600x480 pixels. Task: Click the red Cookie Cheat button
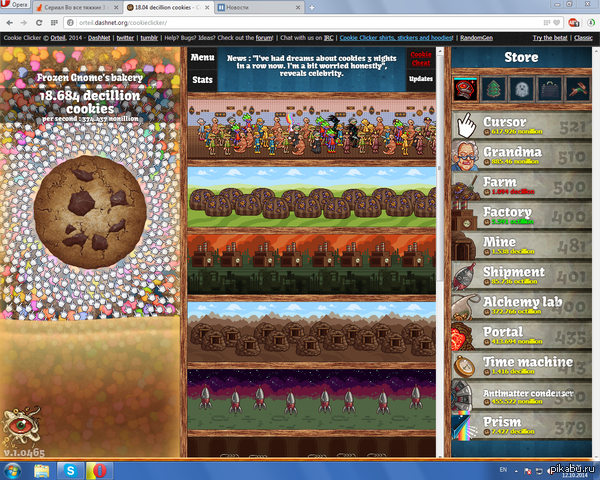421,58
